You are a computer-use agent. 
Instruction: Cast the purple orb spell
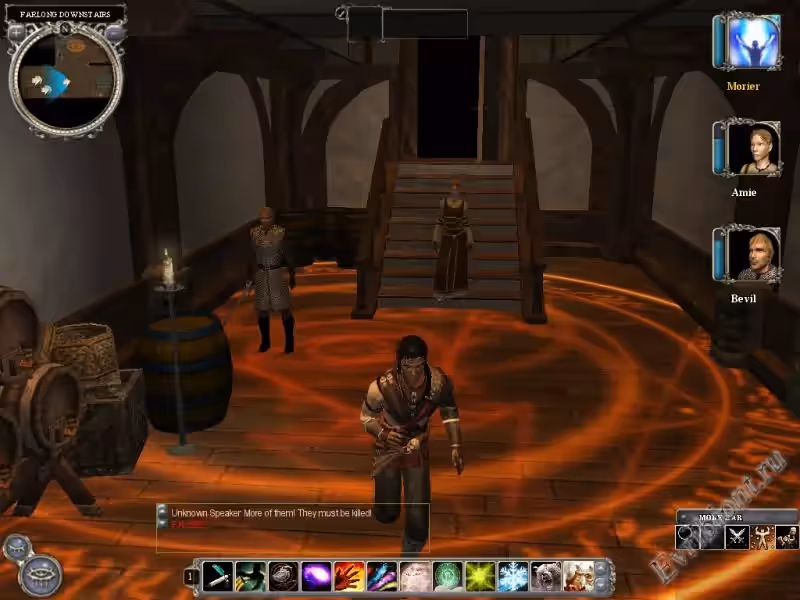tap(316, 576)
